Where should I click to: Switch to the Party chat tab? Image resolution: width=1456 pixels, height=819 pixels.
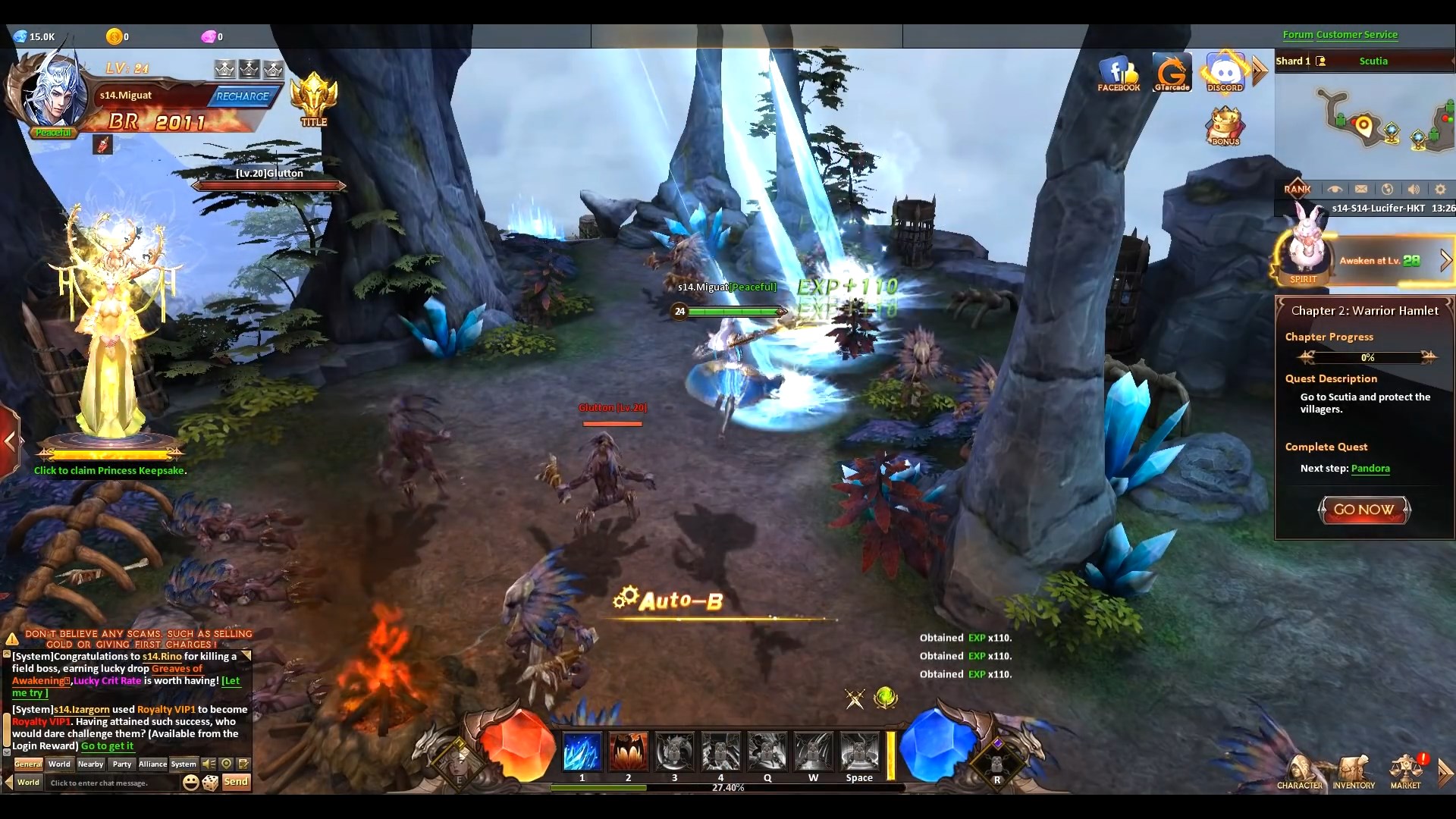pyautogui.click(x=121, y=764)
